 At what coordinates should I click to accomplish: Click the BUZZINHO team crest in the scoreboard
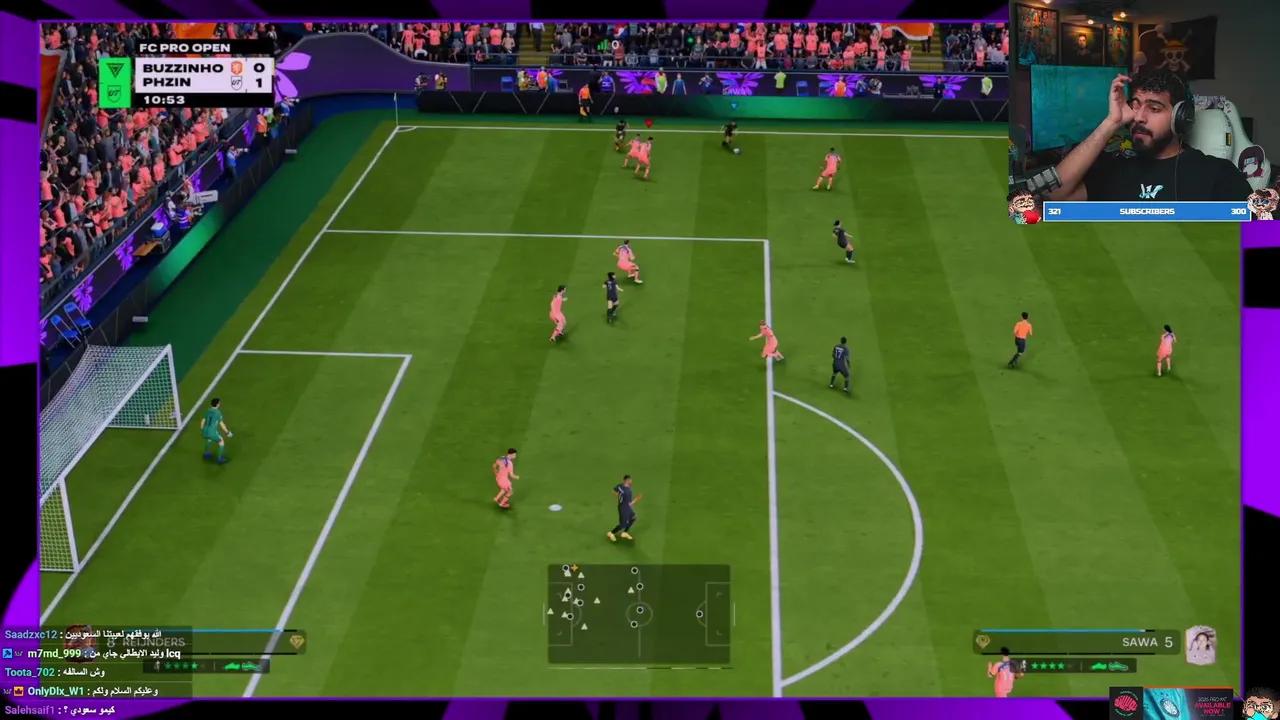tap(237, 68)
